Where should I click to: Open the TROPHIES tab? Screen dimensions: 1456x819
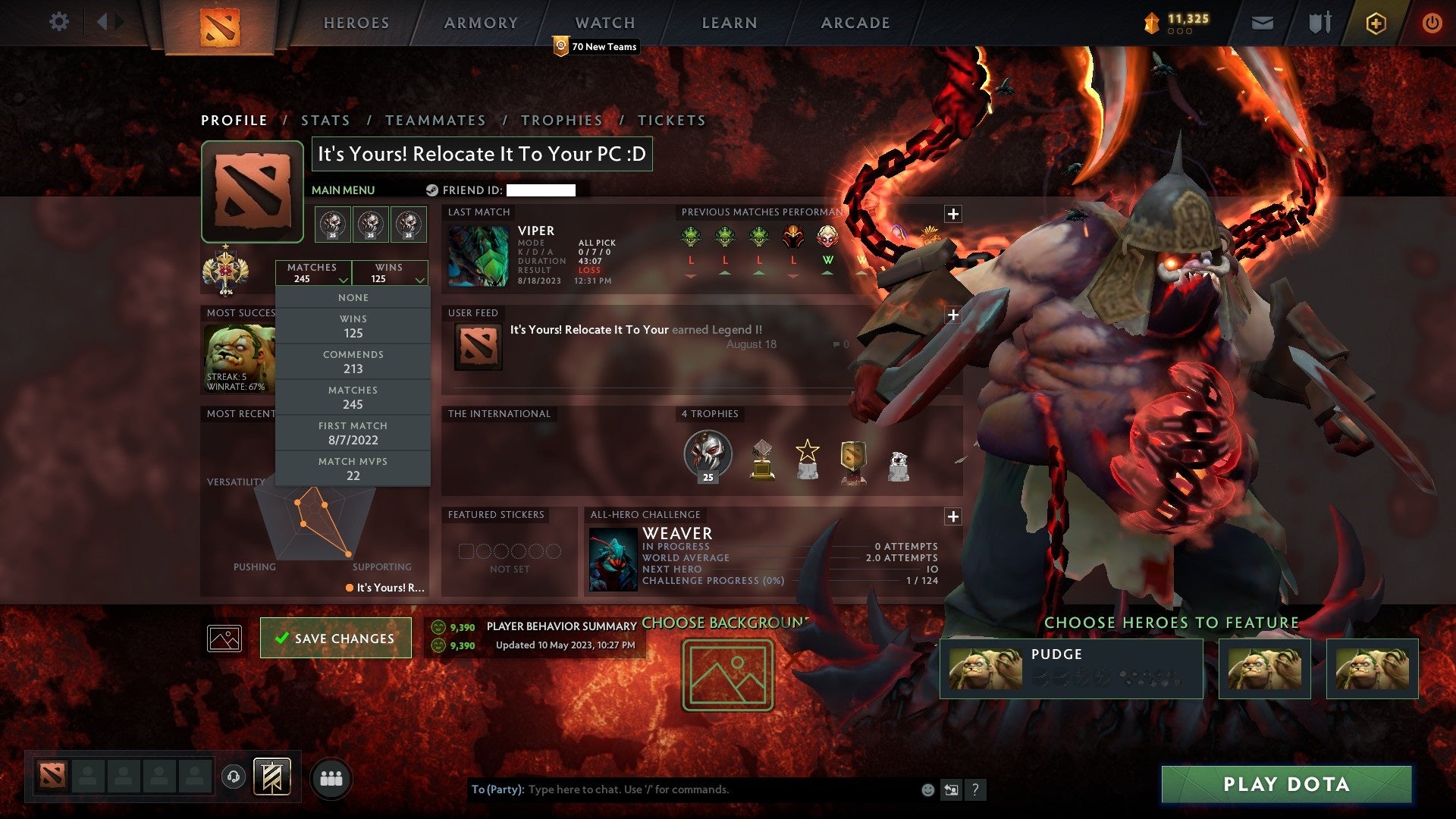coord(561,120)
